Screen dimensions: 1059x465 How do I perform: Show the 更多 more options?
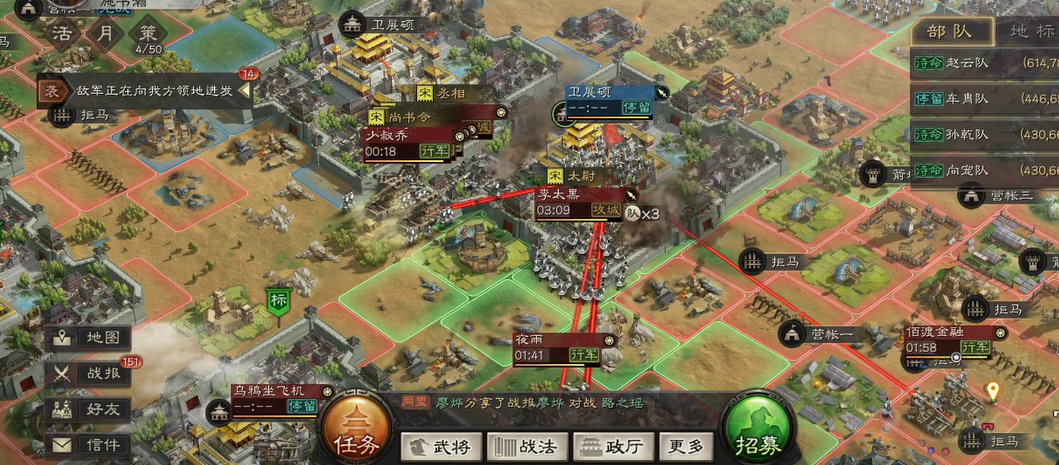pyautogui.click(x=686, y=446)
